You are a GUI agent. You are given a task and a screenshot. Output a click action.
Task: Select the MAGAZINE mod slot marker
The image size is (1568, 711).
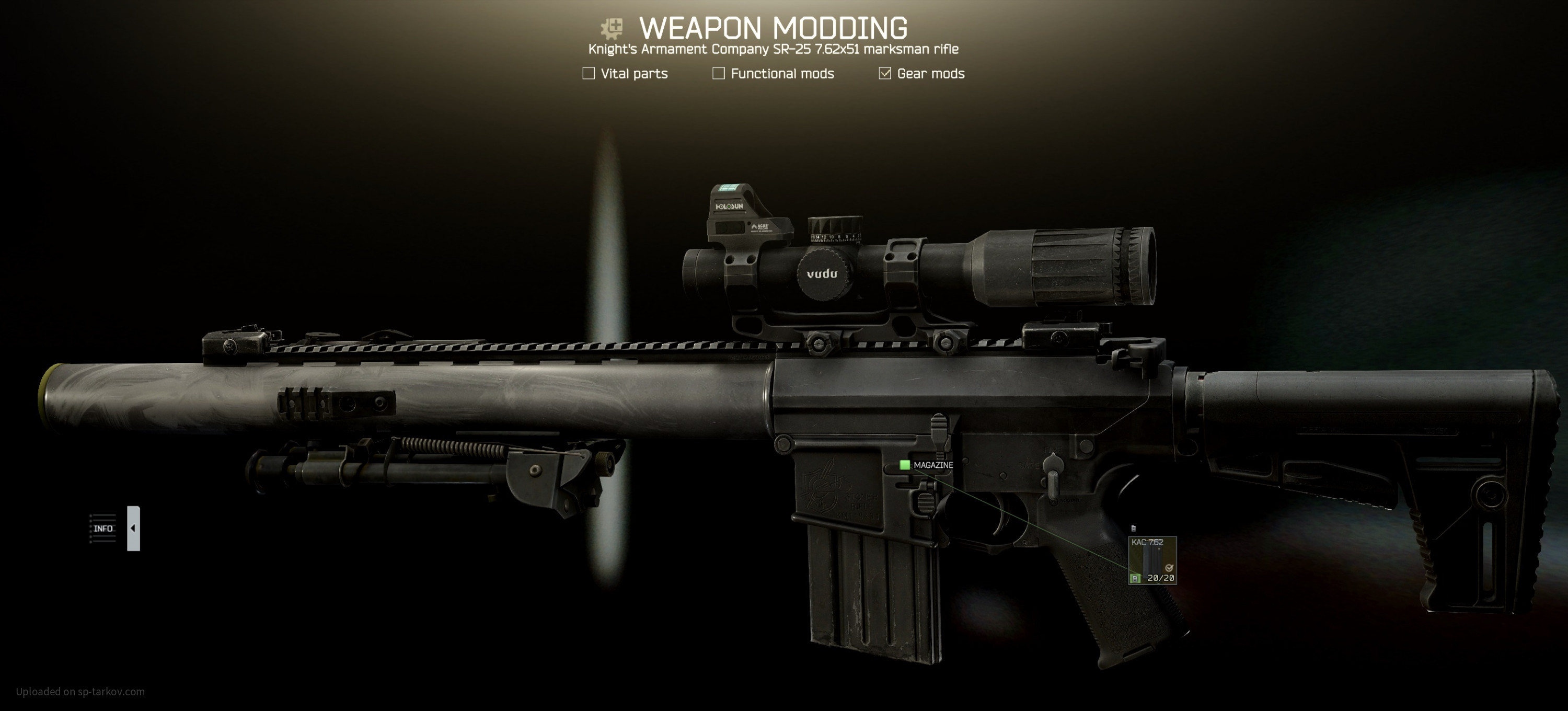[905, 465]
